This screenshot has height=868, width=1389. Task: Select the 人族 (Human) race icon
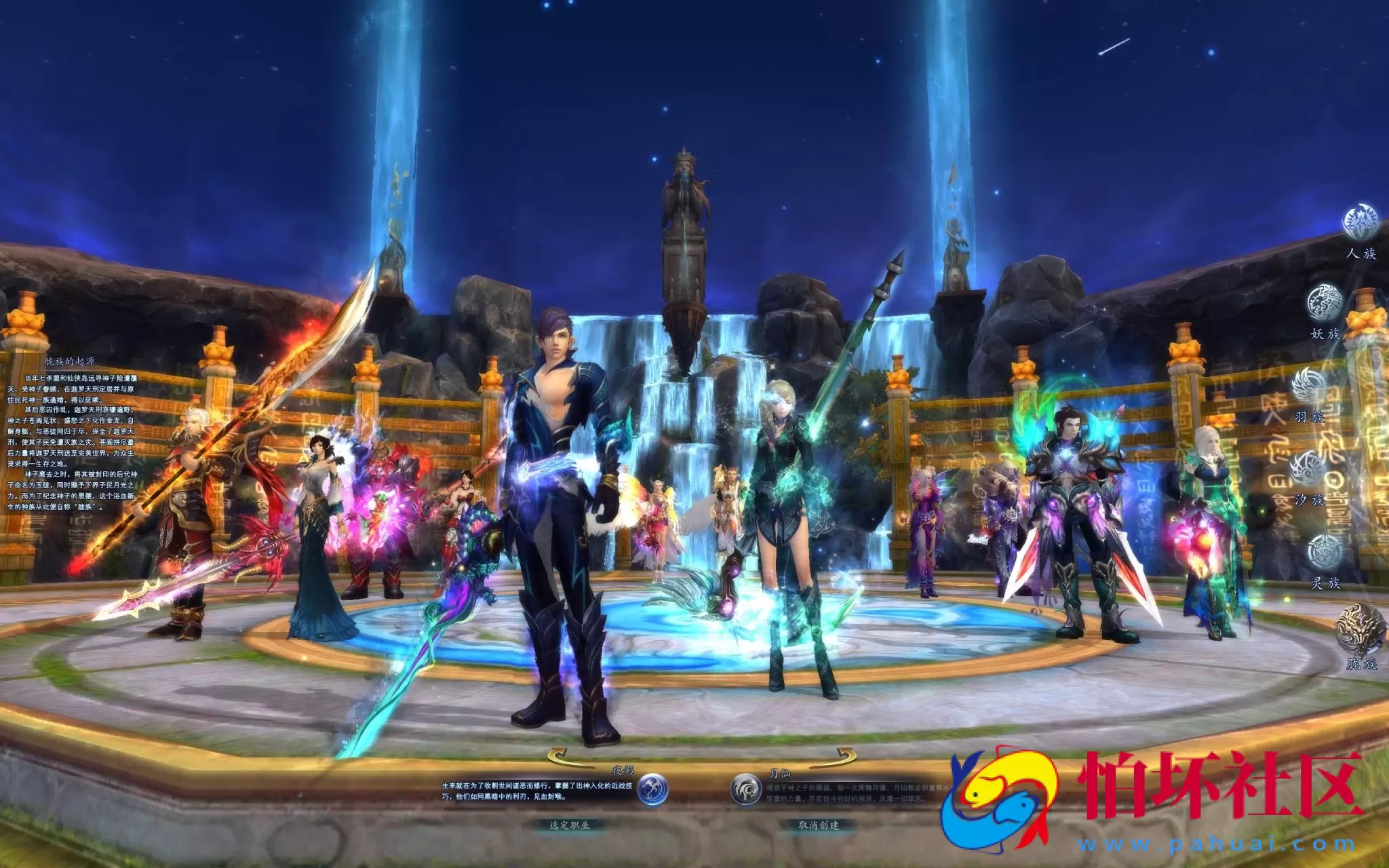[1361, 223]
